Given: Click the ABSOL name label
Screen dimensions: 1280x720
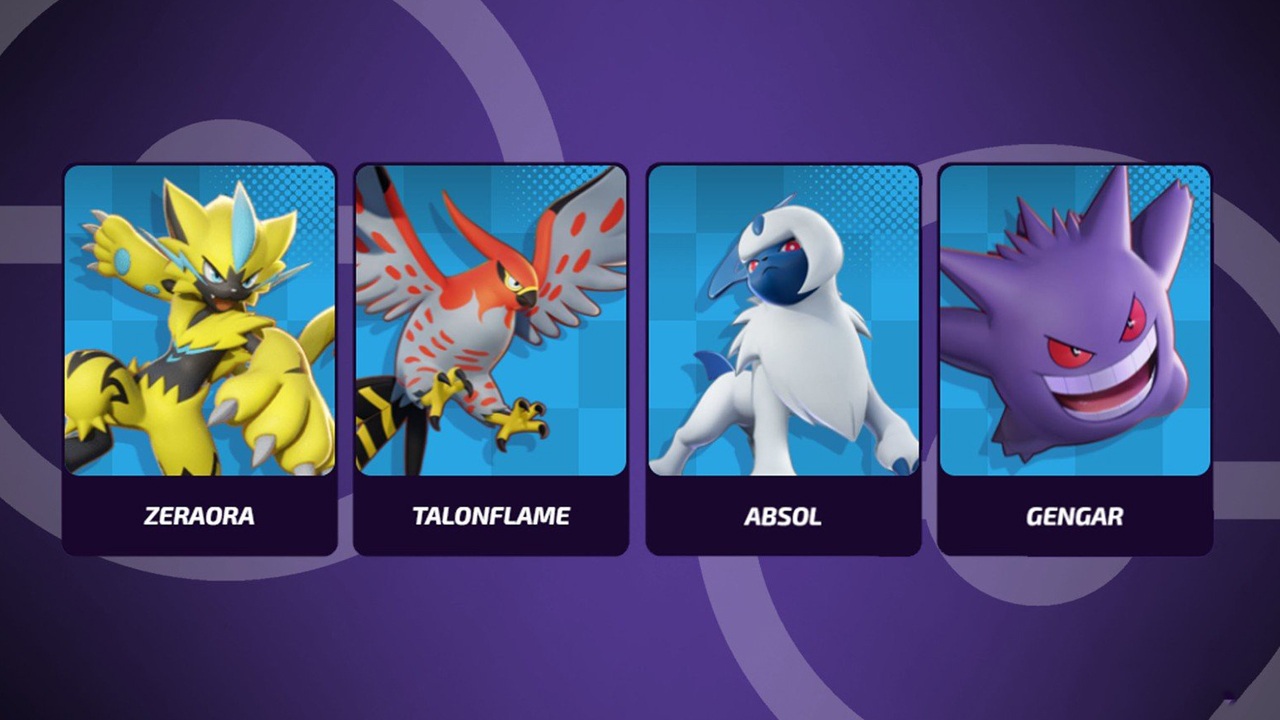Looking at the screenshot, I should pyautogui.click(x=782, y=516).
